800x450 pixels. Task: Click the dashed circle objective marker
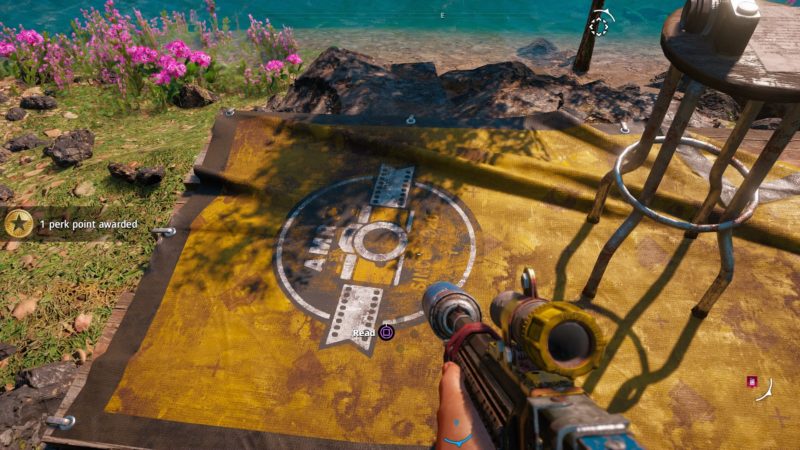click(x=598, y=26)
